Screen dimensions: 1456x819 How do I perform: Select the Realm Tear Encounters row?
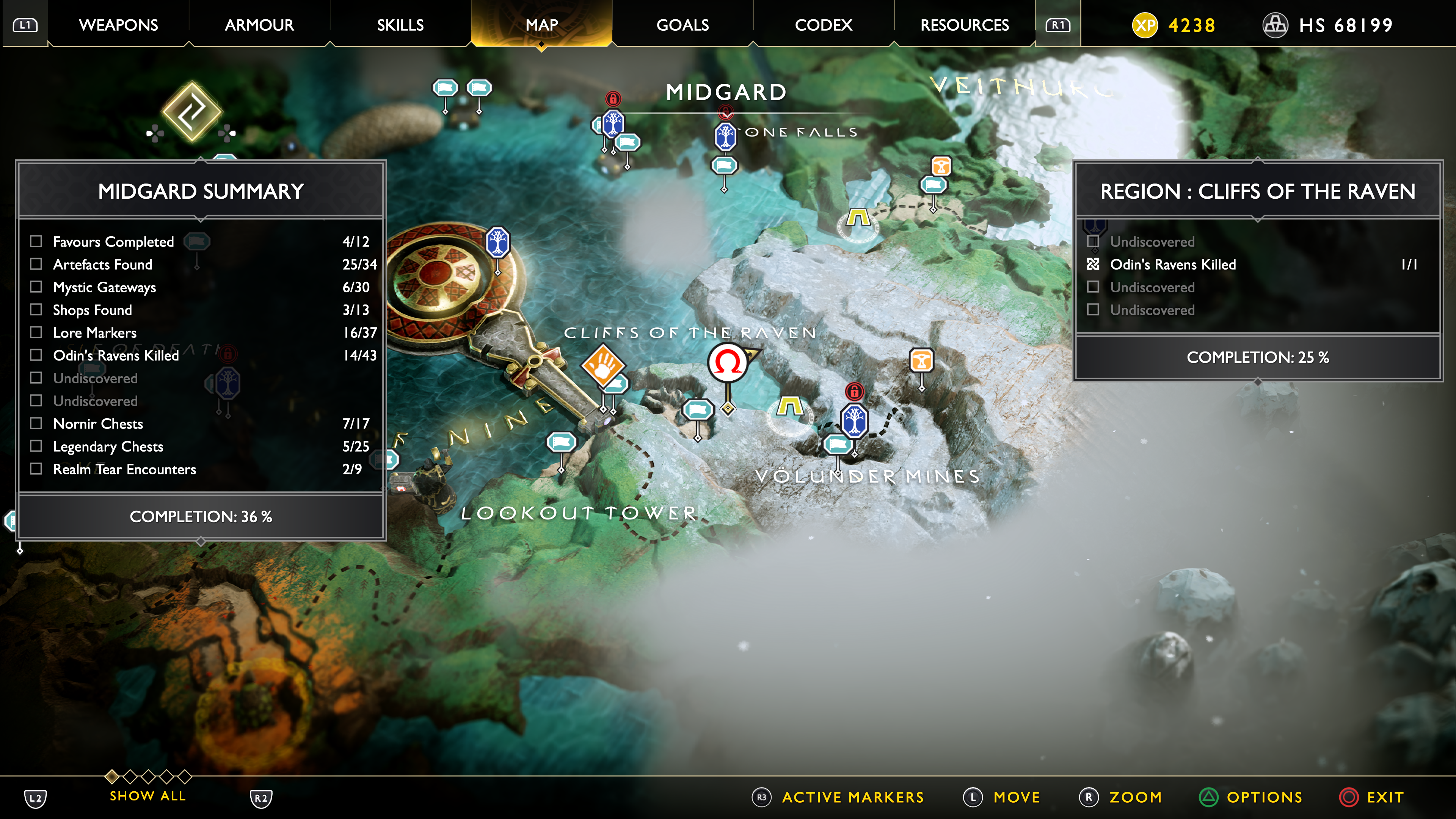point(36,469)
